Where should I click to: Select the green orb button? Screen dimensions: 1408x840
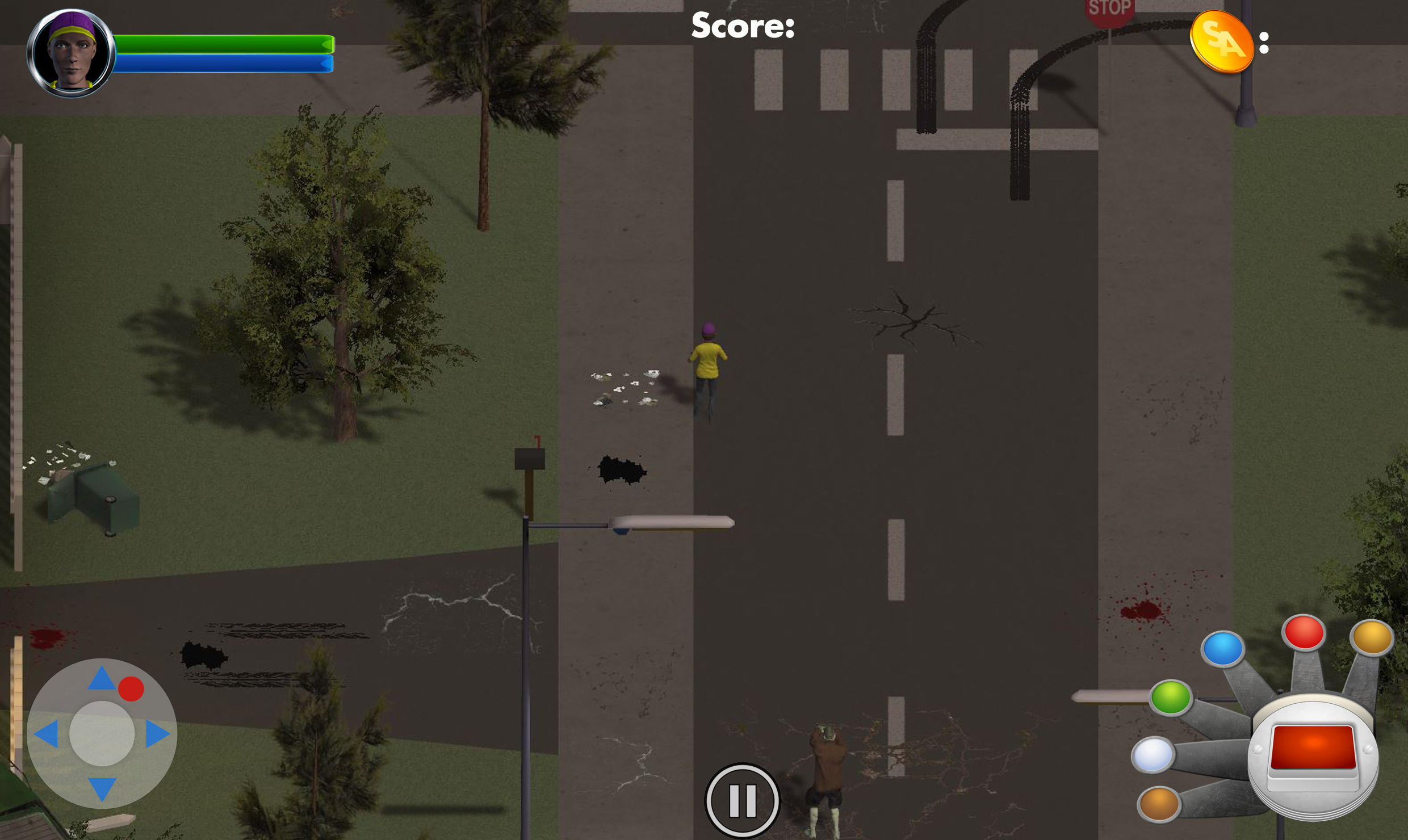tap(1171, 696)
